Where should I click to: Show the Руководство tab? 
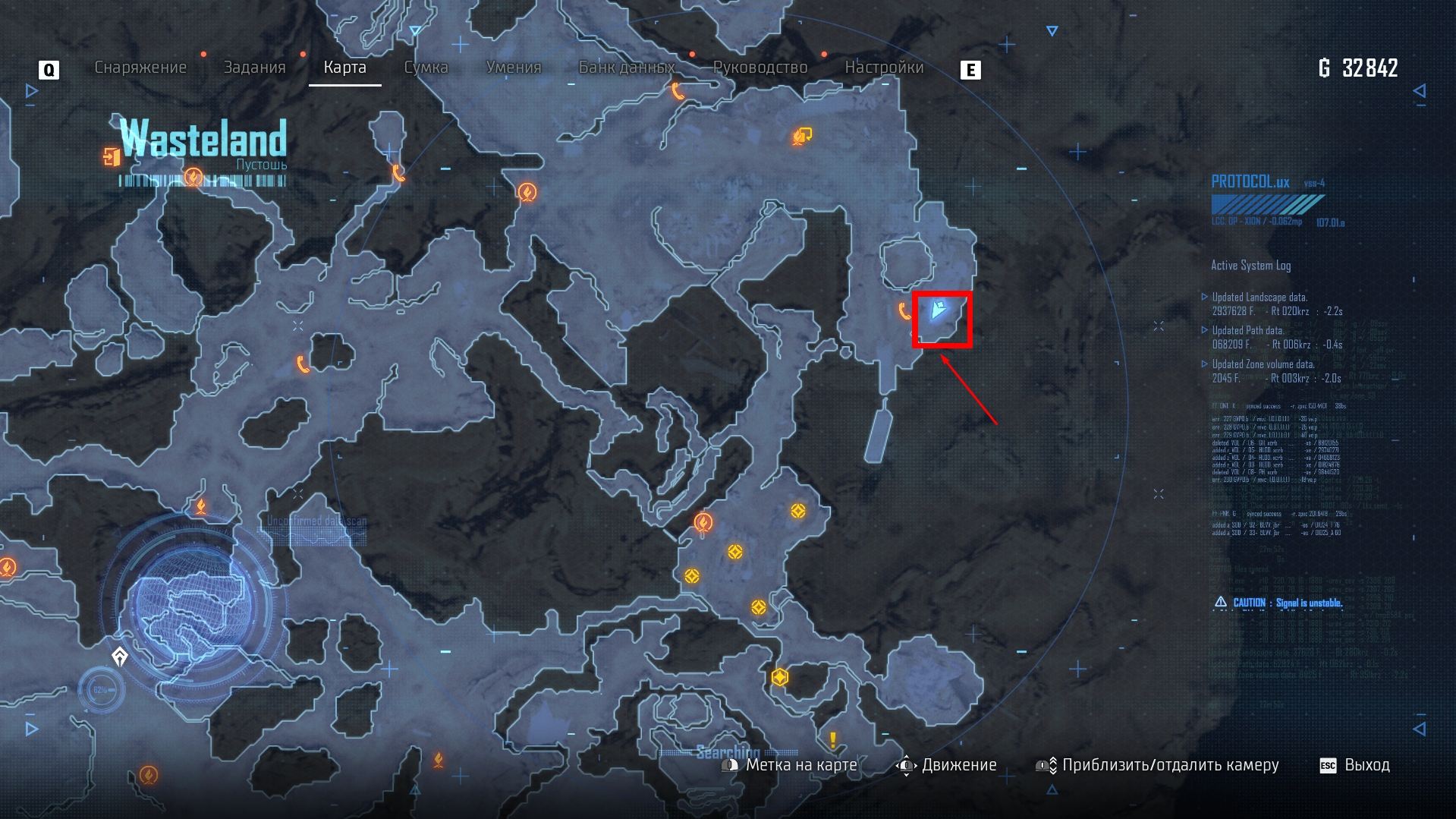coord(760,68)
